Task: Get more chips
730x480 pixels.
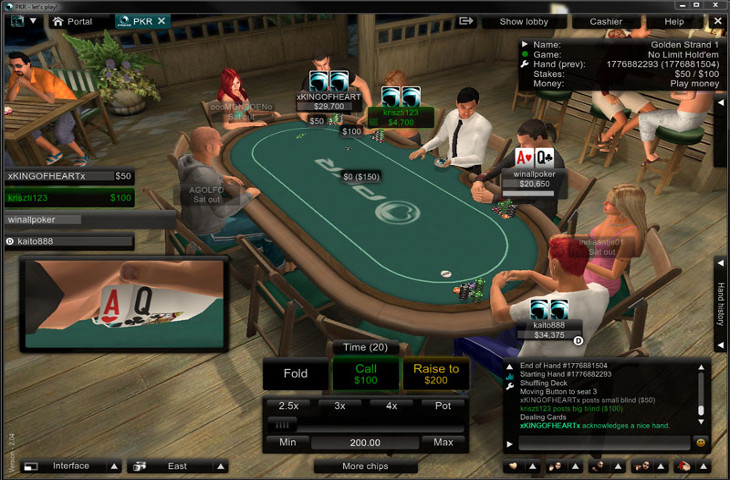Action: point(366,466)
